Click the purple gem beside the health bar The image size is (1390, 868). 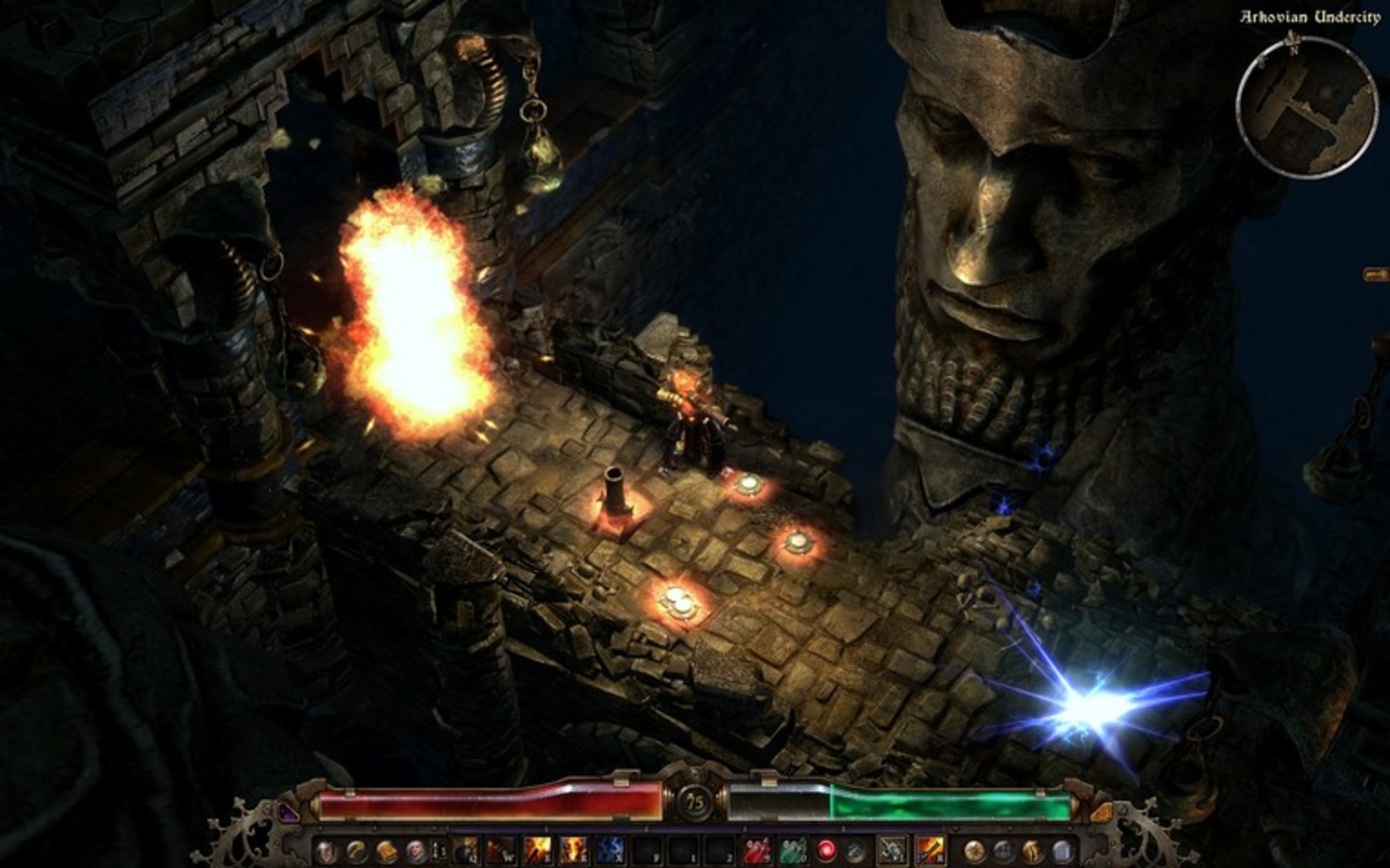[x=289, y=812]
